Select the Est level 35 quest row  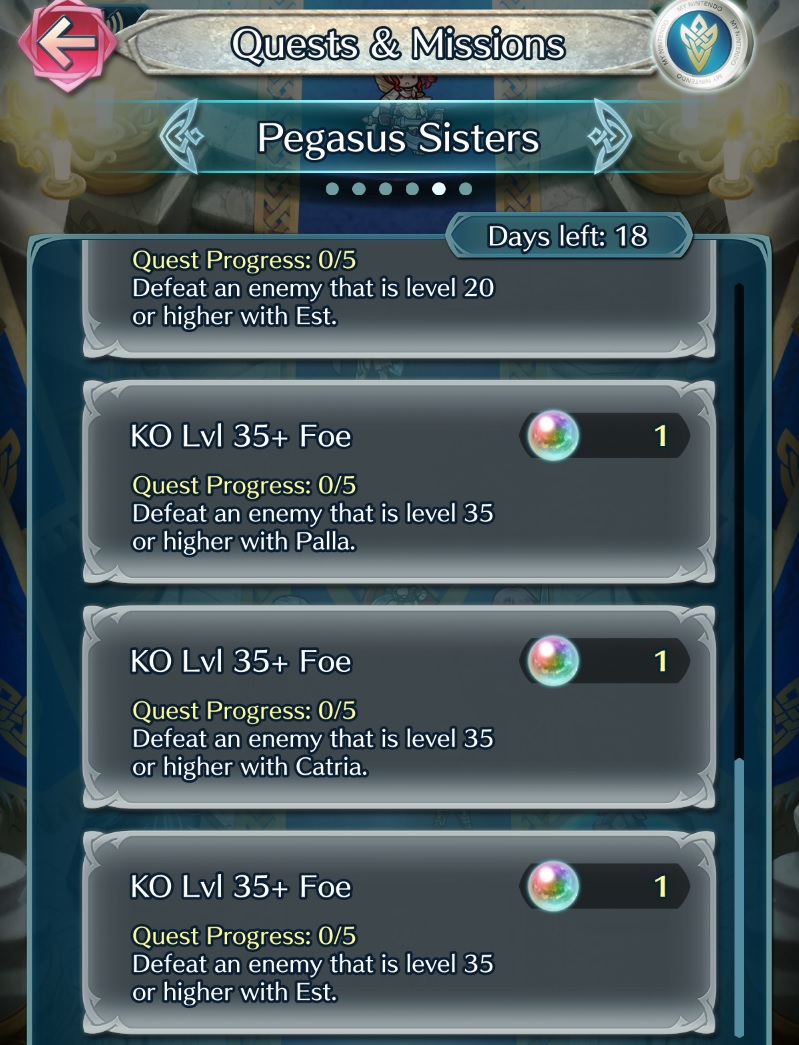click(400, 932)
